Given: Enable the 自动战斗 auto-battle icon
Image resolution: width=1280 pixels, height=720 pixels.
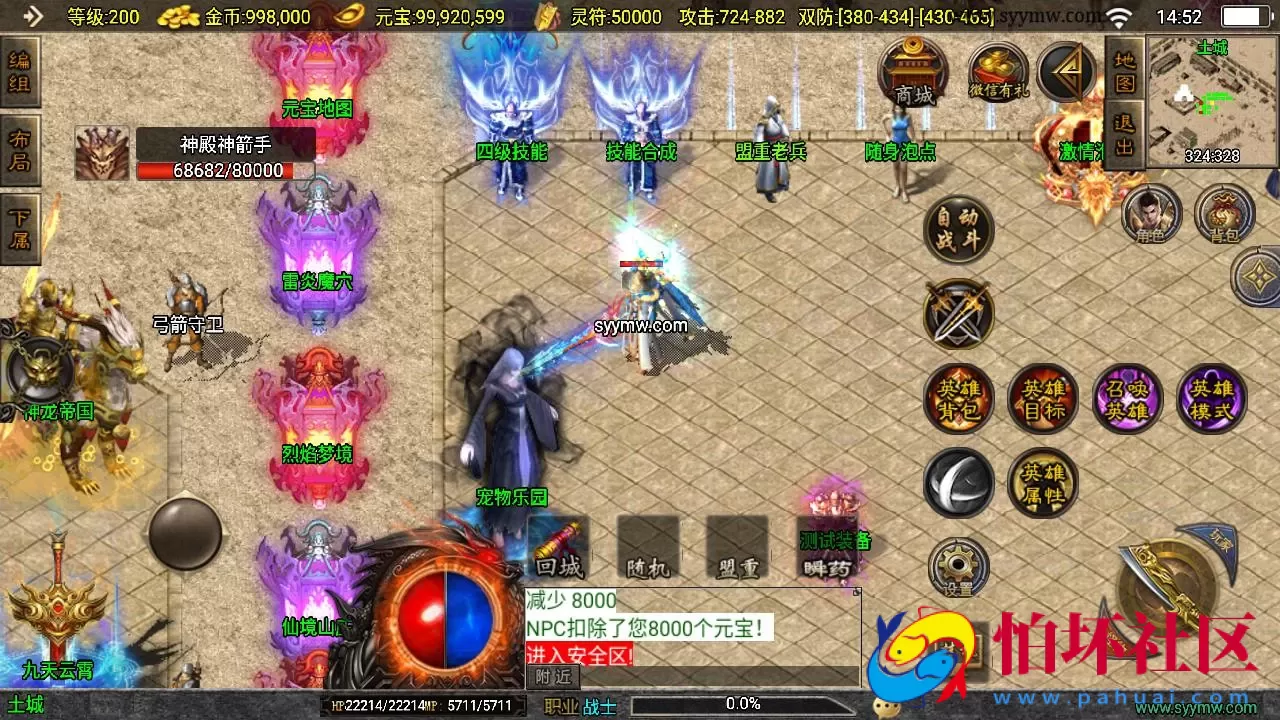Looking at the screenshot, I should (x=958, y=228).
